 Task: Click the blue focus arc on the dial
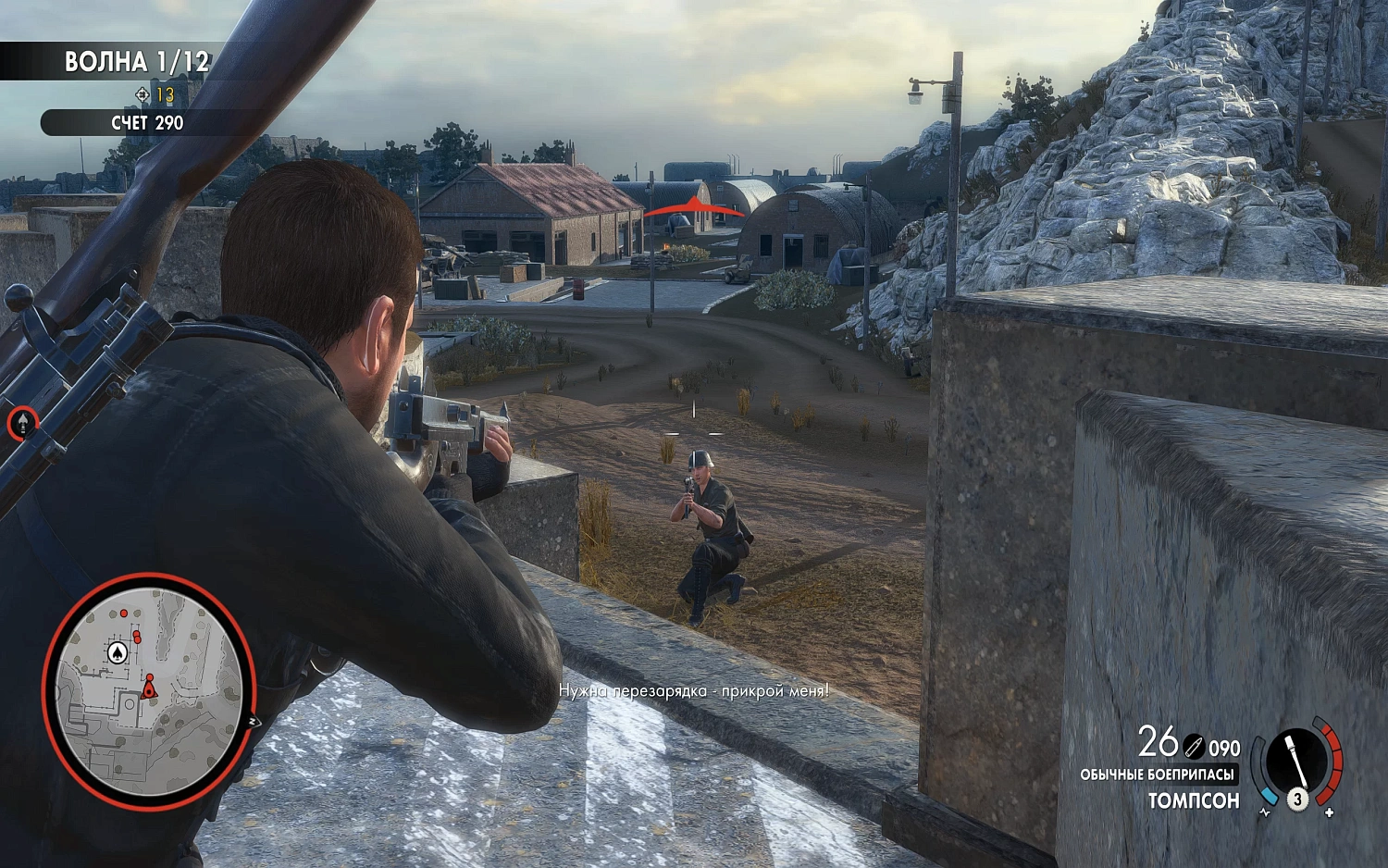tap(1270, 795)
